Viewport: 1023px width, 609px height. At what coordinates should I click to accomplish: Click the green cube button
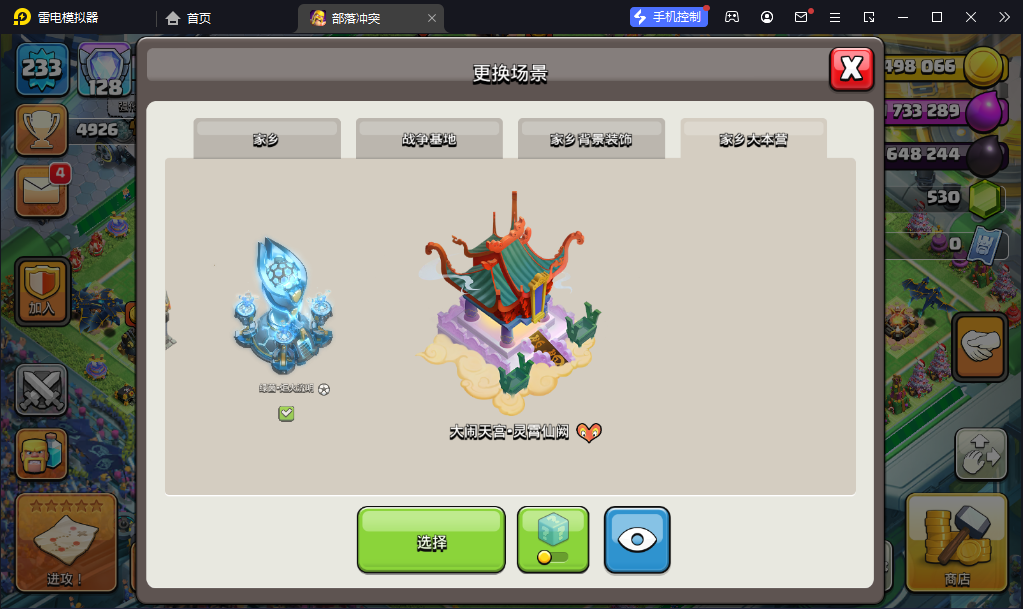[x=553, y=541]
